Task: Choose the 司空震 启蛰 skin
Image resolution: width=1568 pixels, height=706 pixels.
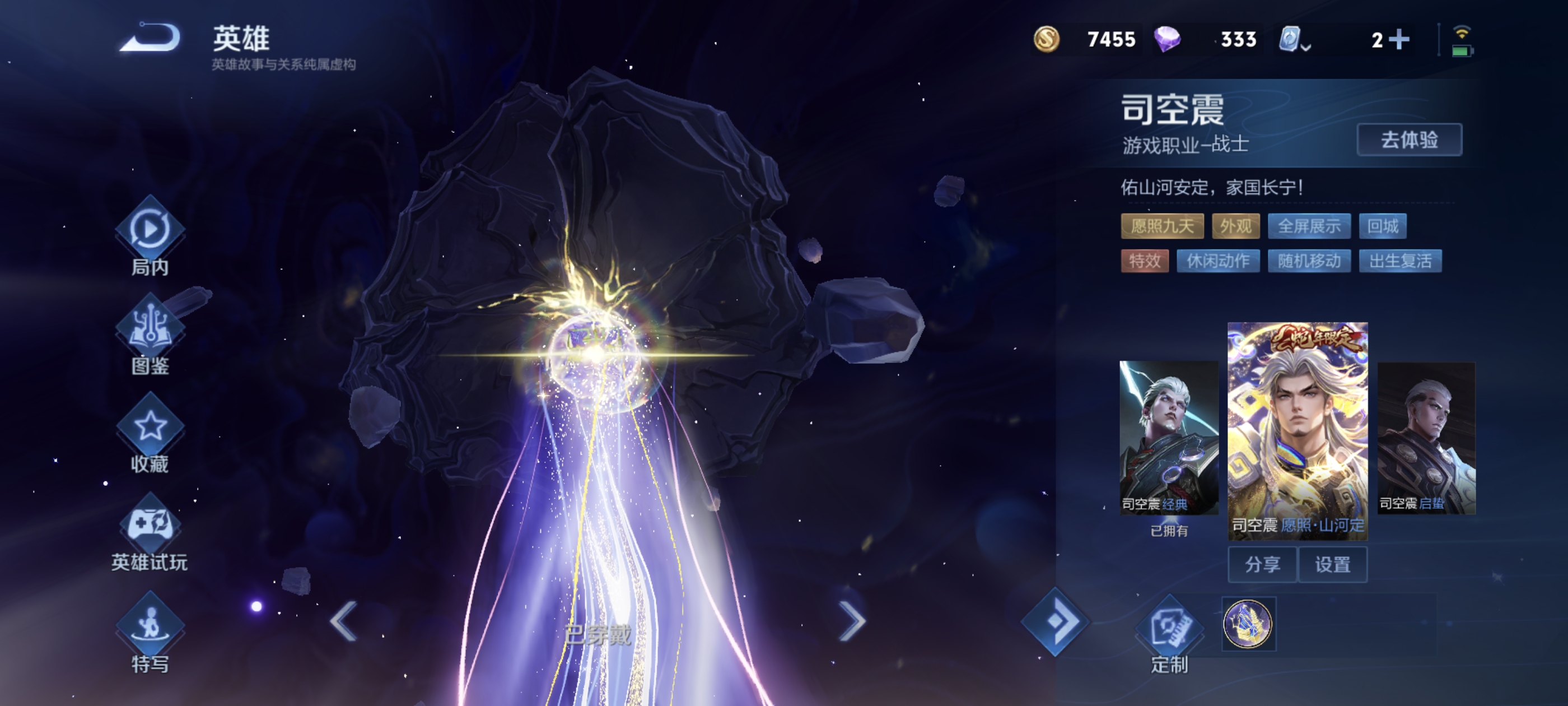Action: (x=1426, y=438)
